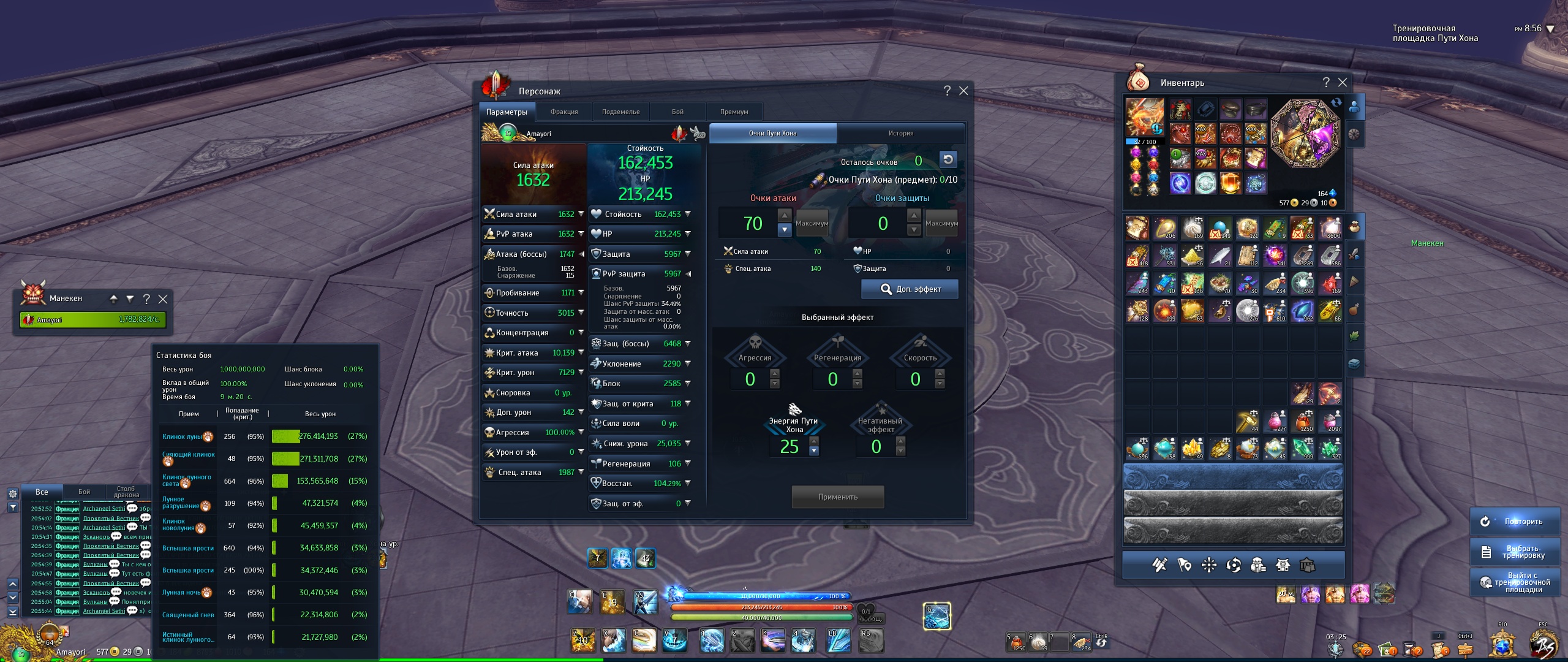
Task: Reset Hongmoon points with the refresh button
Action: pyautogui.click(x=948, y=160)
